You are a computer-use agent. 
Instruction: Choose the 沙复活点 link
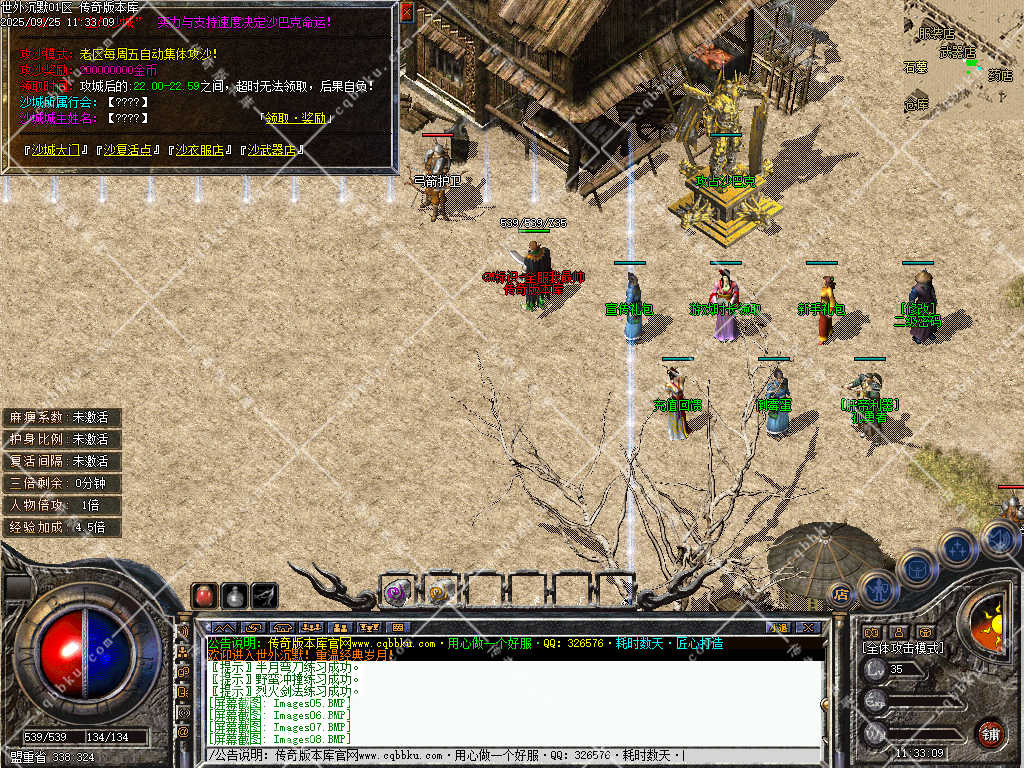(127, 150)
